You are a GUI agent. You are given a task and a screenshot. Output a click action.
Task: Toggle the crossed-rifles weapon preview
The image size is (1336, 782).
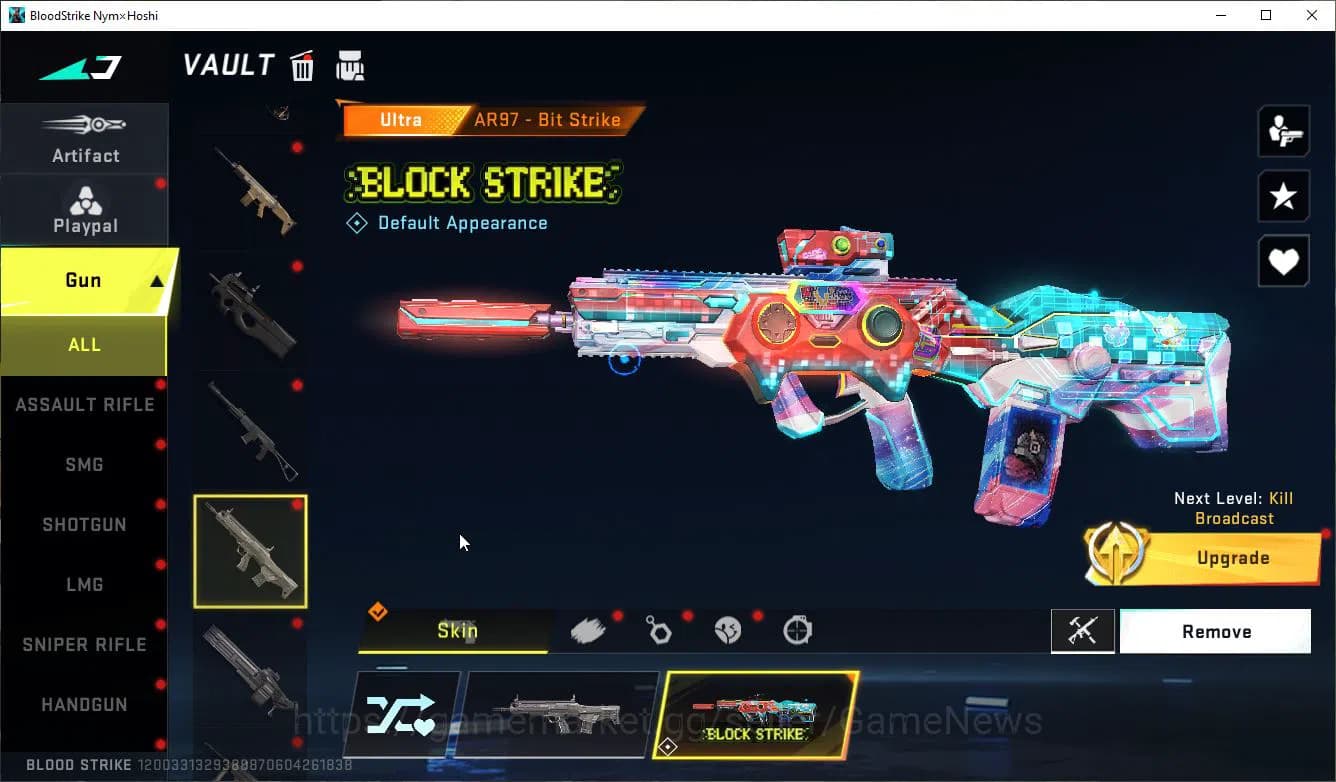pyautogui.click(x=1083, y=631)
